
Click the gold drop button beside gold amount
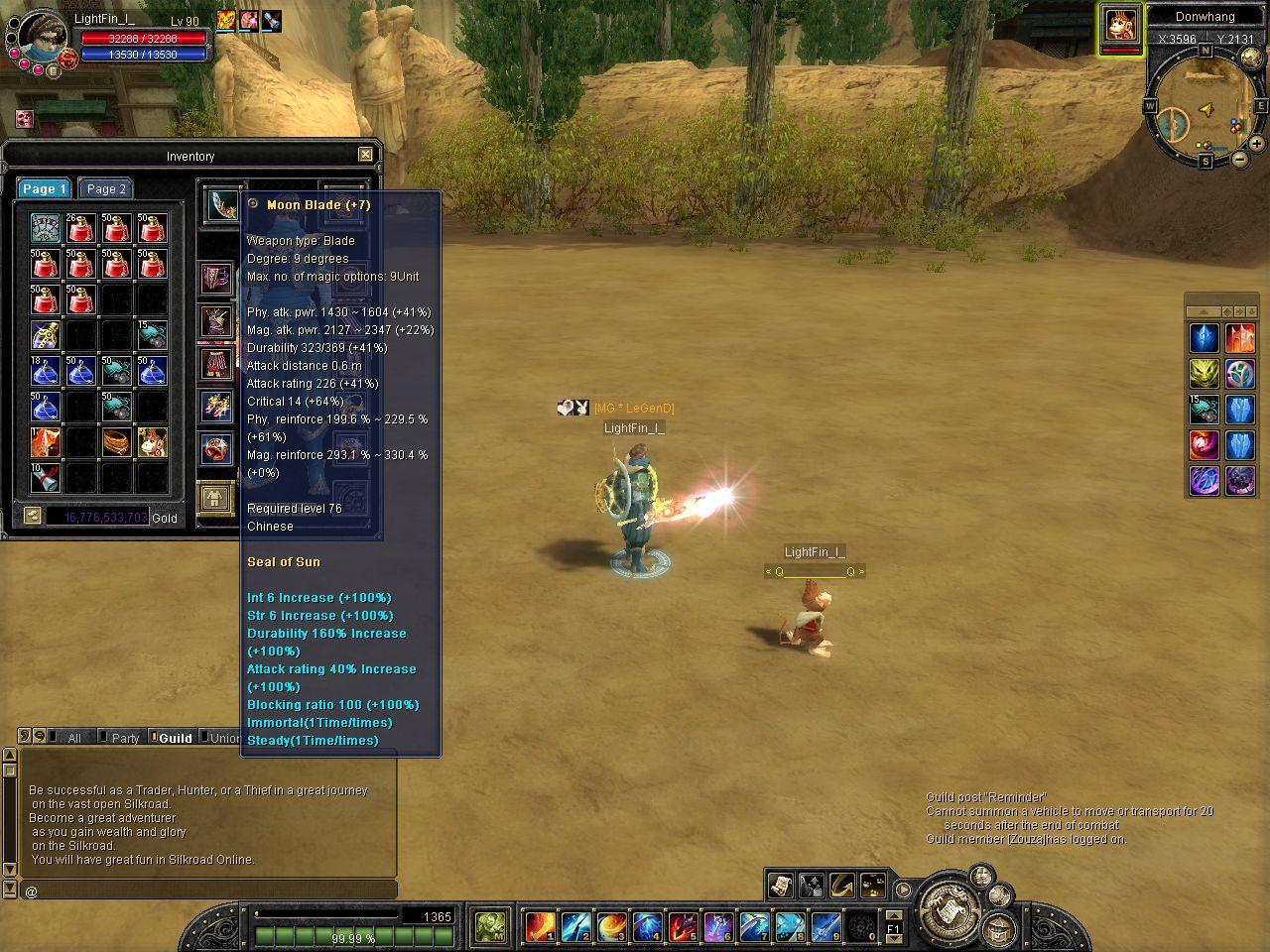(x=33, y=516)
